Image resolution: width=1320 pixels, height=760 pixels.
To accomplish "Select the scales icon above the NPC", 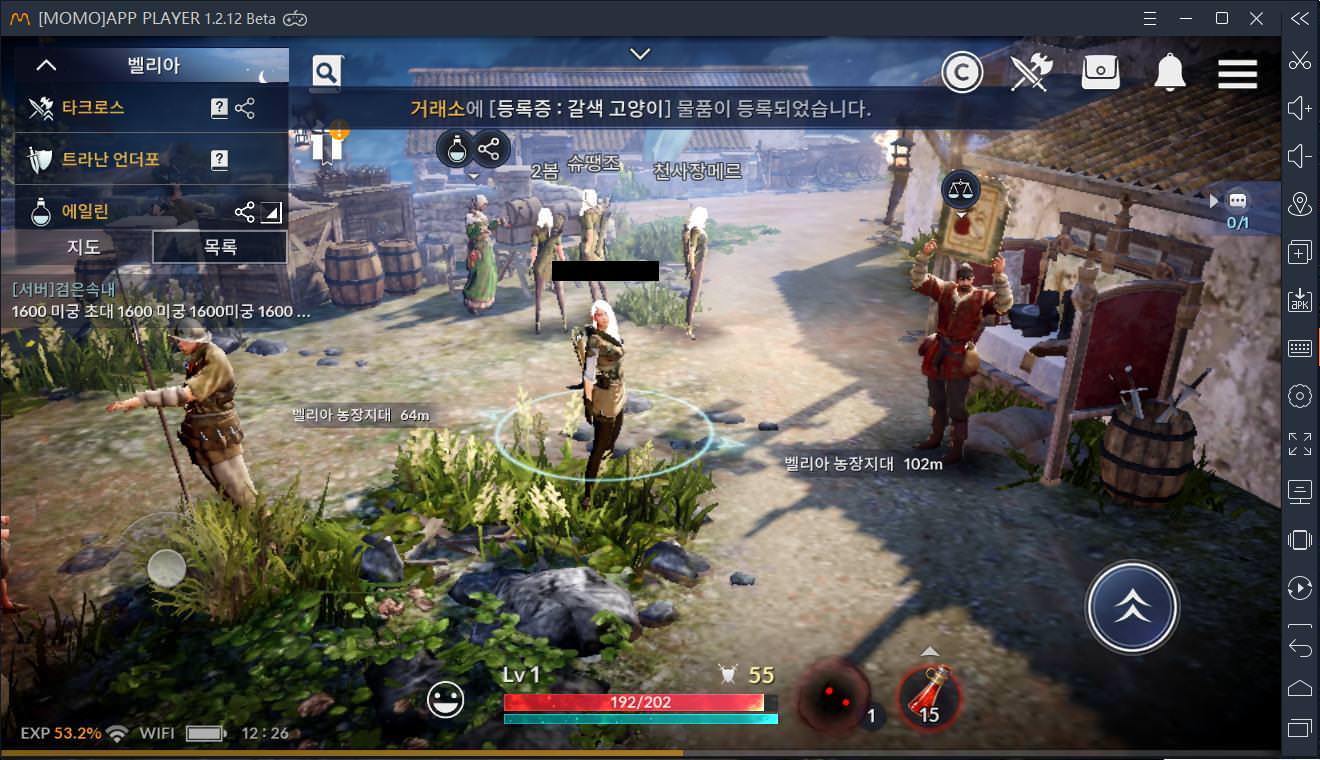I will [x=960, y=189].
